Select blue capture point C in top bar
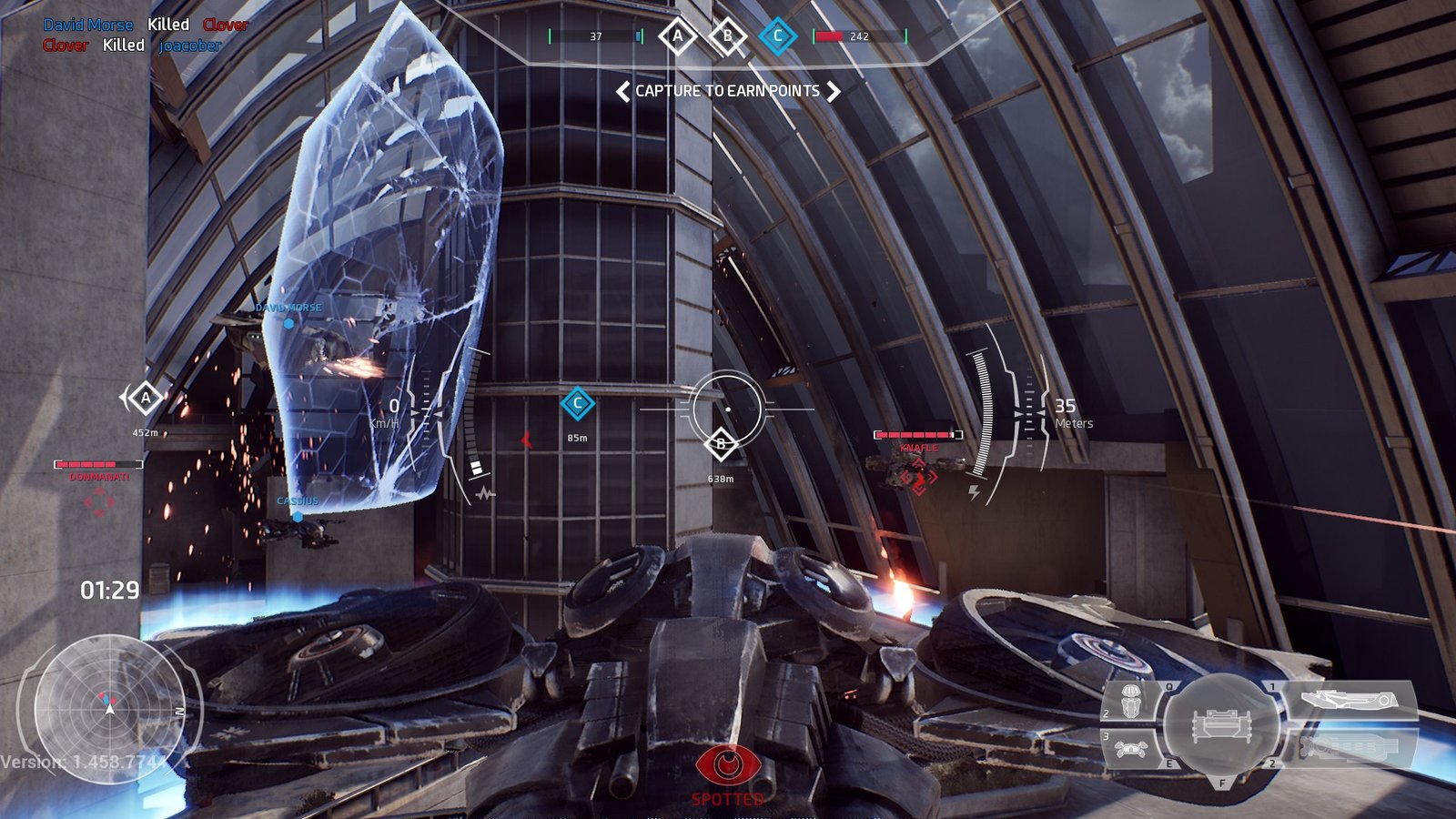This screenshot has width=1456, height=819. tap(777, 36)
